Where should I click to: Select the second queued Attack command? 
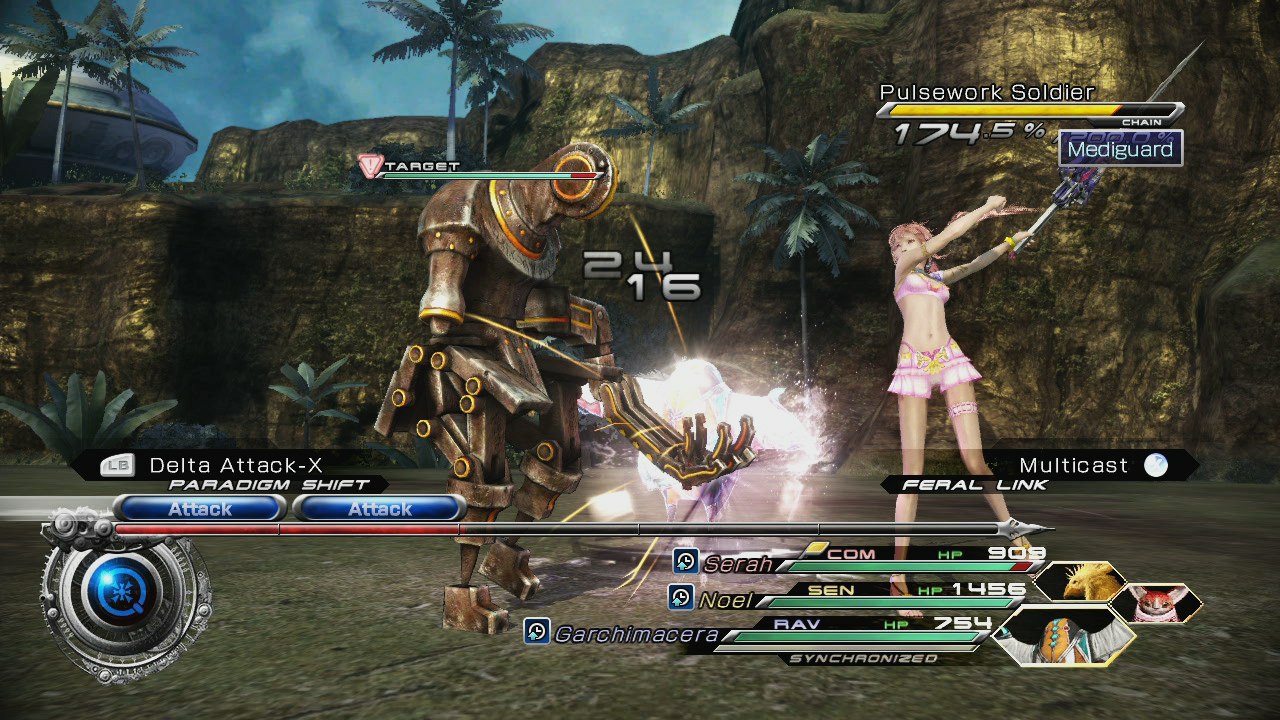click(x=378, y=508)
